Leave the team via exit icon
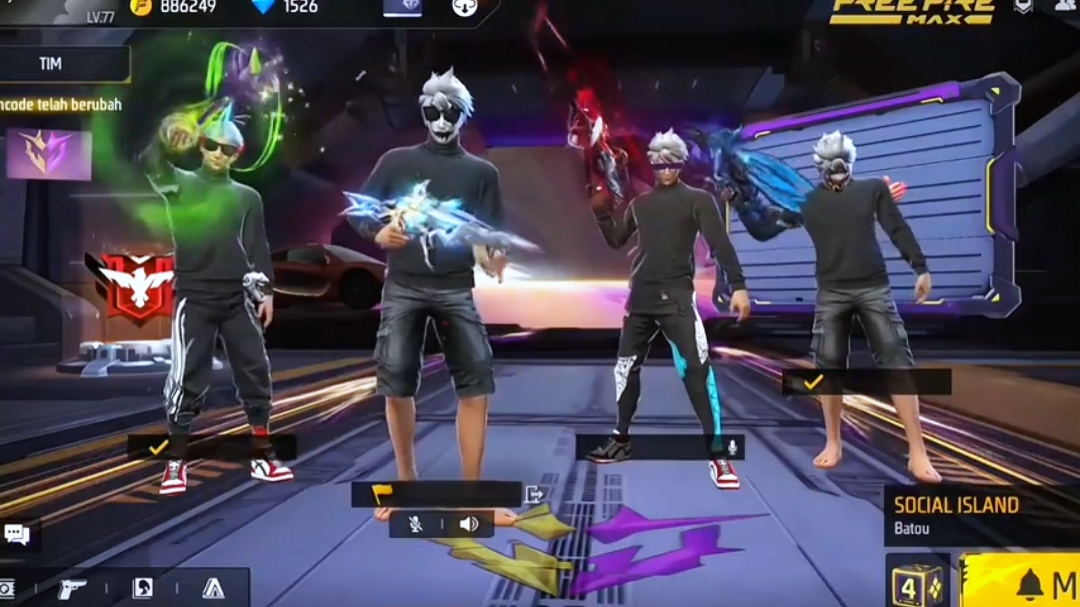Image resolution: width=1080 pixels, height=607 pixels. 534,494
